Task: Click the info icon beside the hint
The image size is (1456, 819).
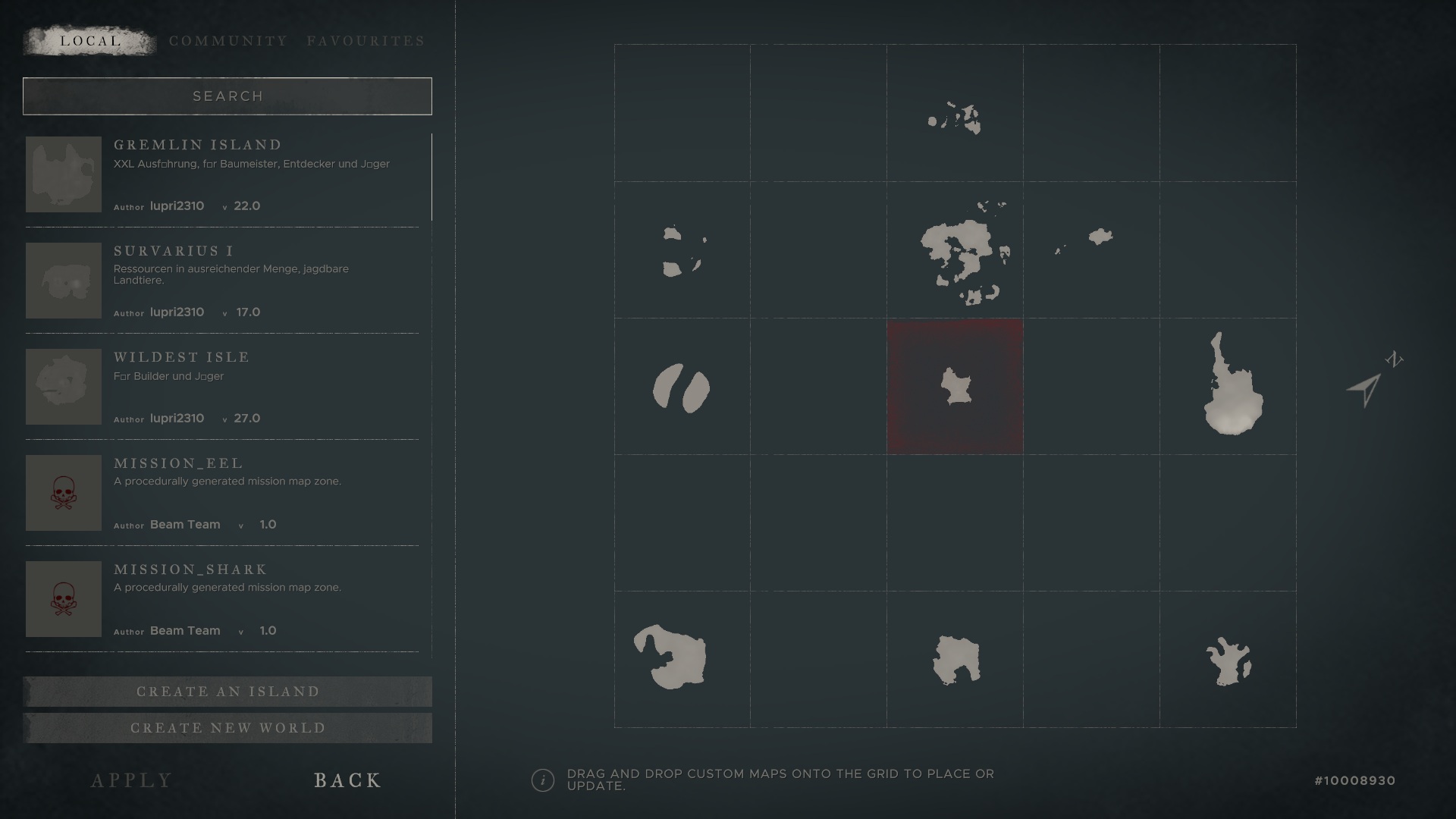Action: 543,780
